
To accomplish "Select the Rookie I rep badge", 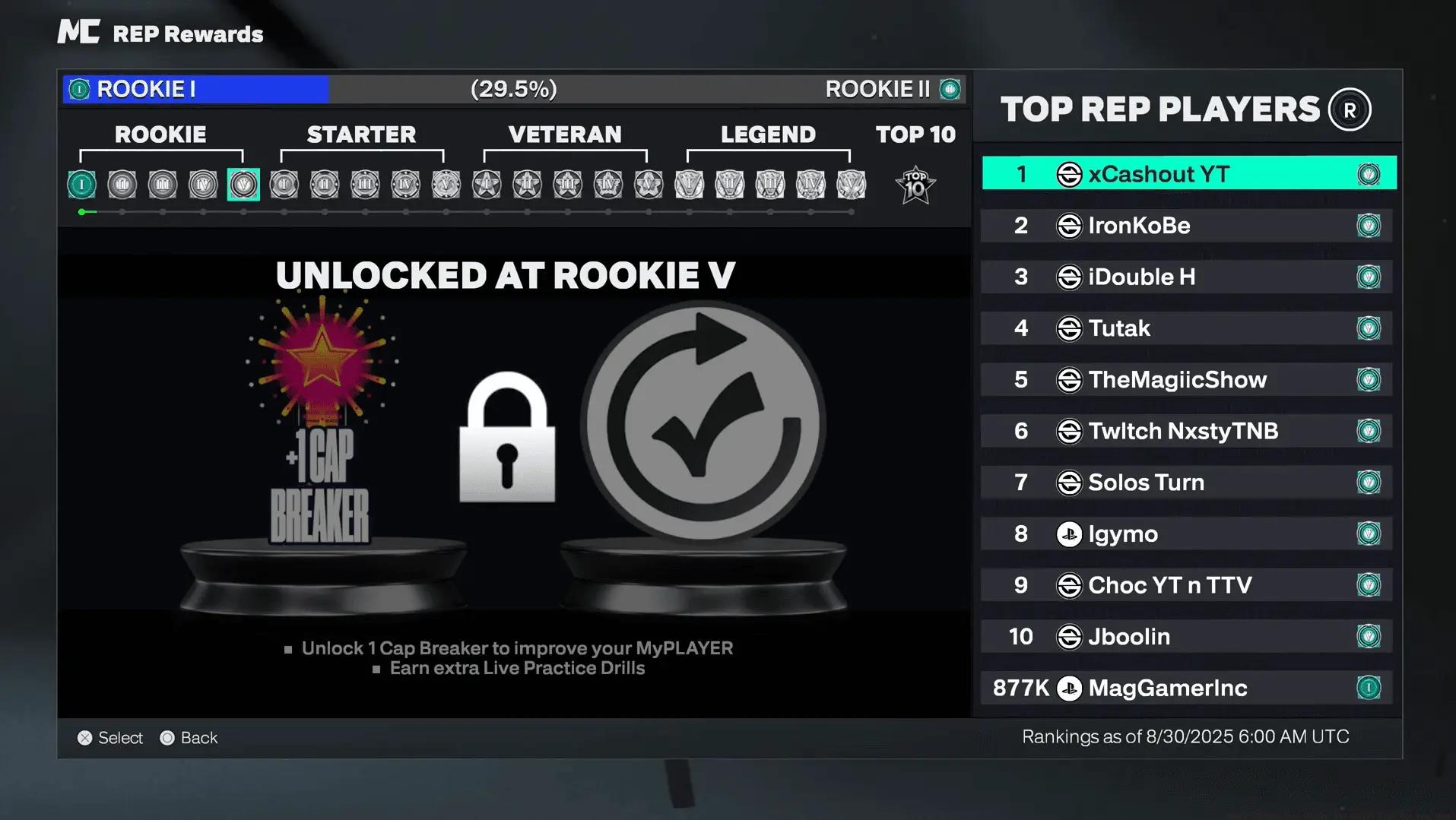I will 81,185.
